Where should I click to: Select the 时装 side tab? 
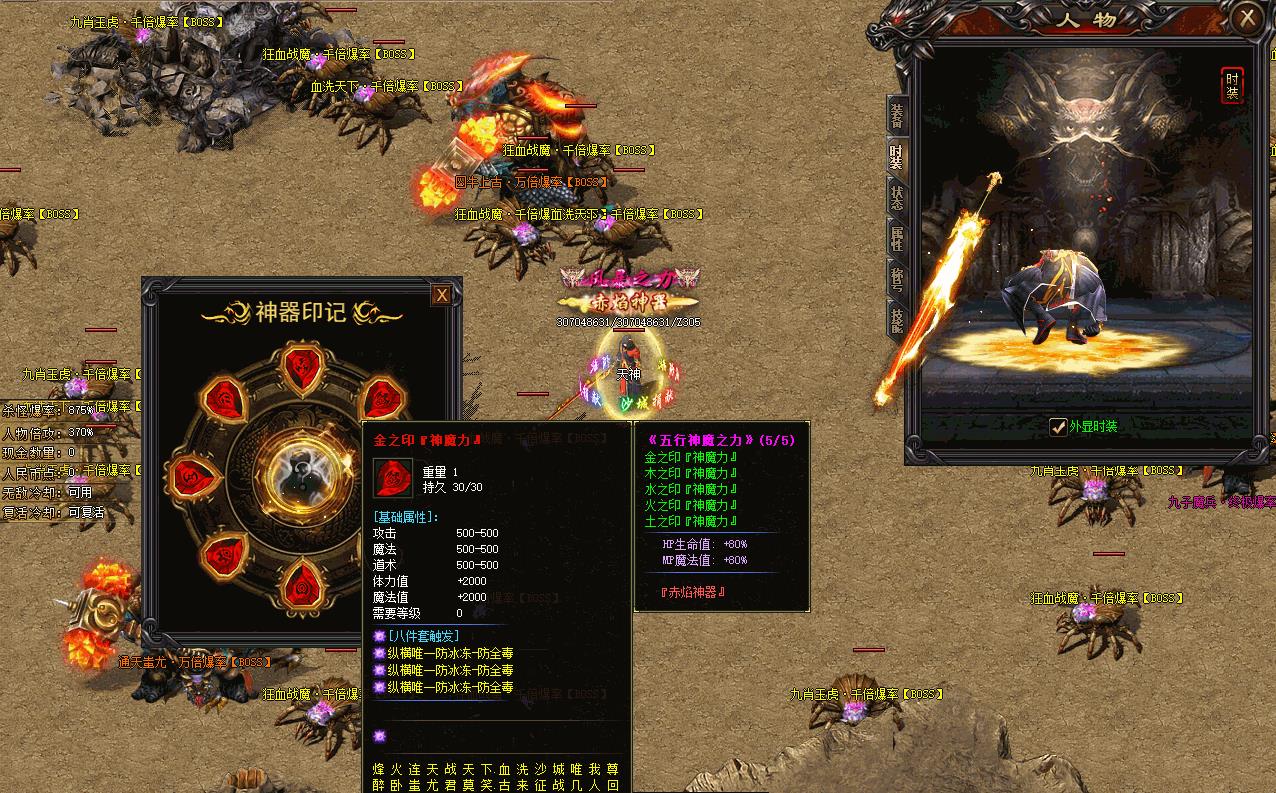(x=897, y=157)
